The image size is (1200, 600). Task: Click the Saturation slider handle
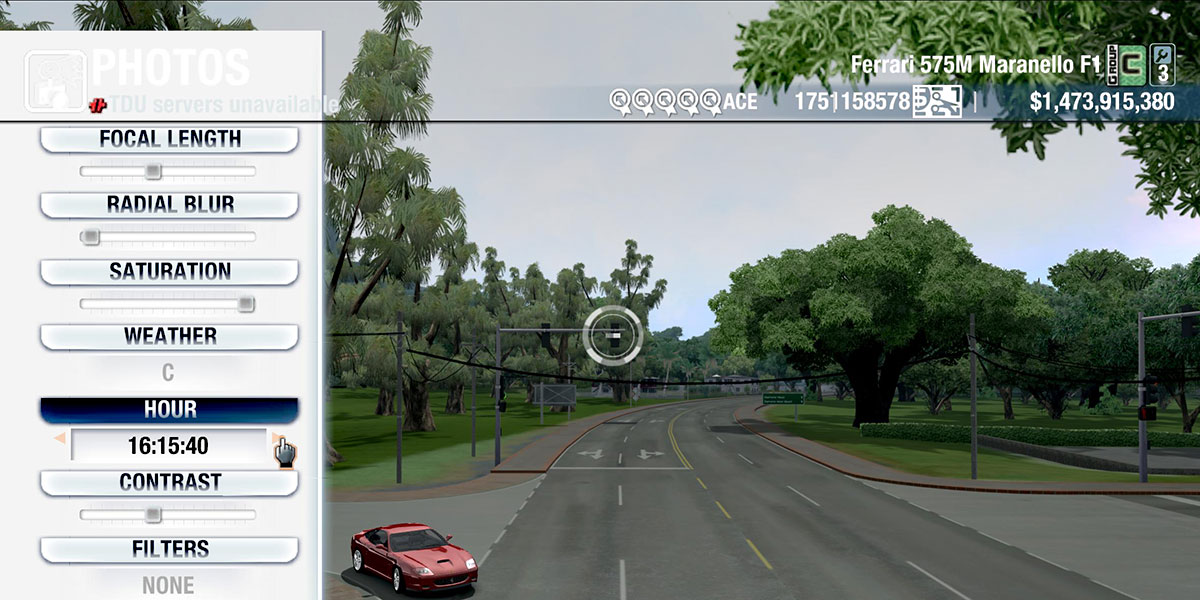pos(246,304)
